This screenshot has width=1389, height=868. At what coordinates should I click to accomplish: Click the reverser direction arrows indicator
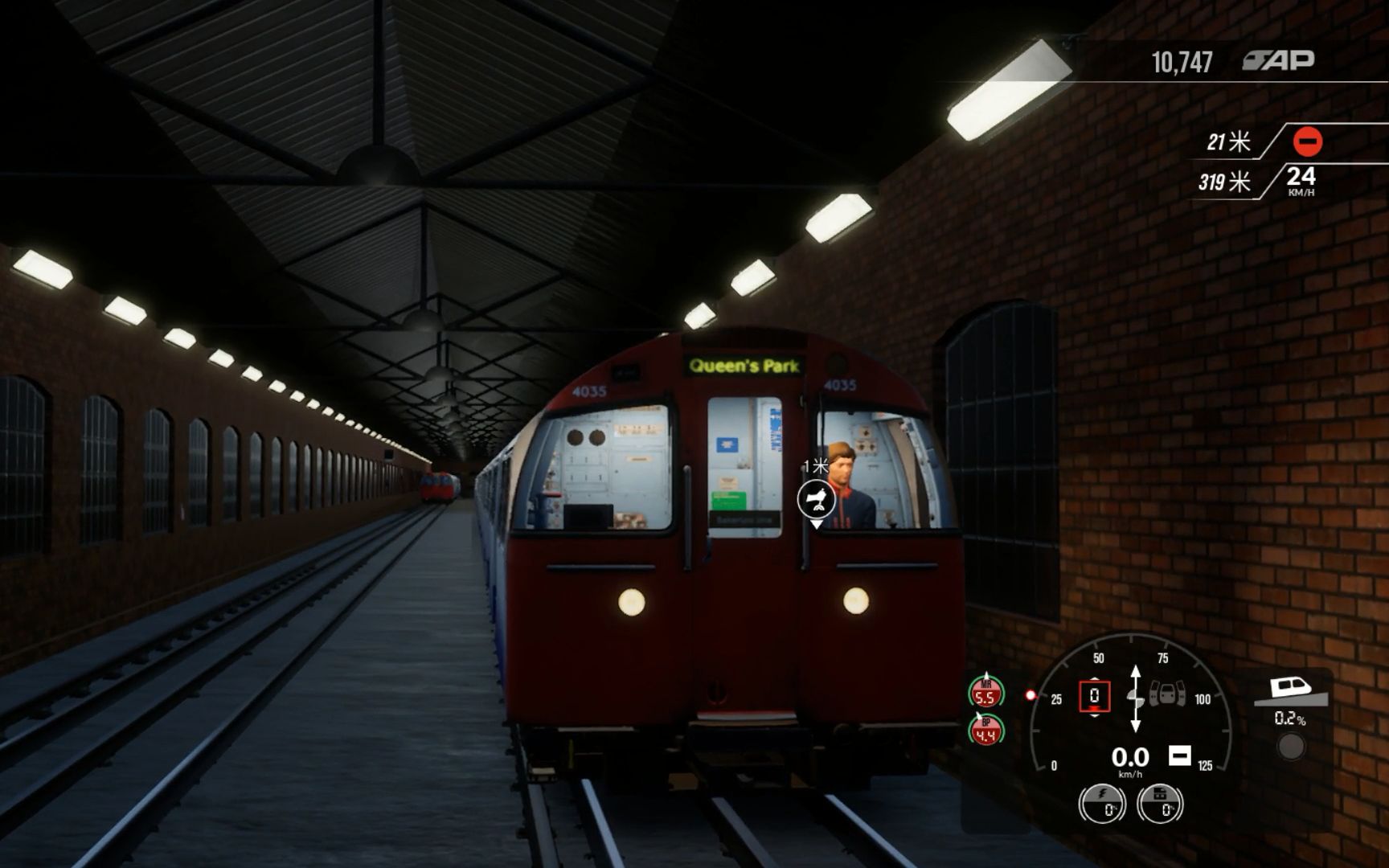click(x=1135, y=698)
